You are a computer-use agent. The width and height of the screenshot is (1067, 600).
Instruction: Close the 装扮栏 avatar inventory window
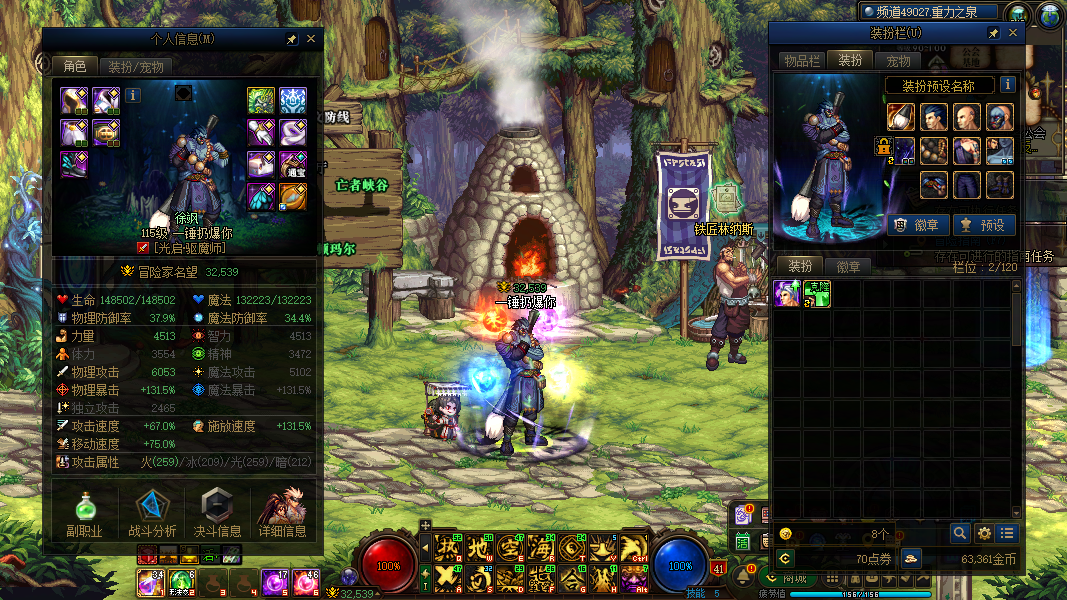click(1013, 33)
